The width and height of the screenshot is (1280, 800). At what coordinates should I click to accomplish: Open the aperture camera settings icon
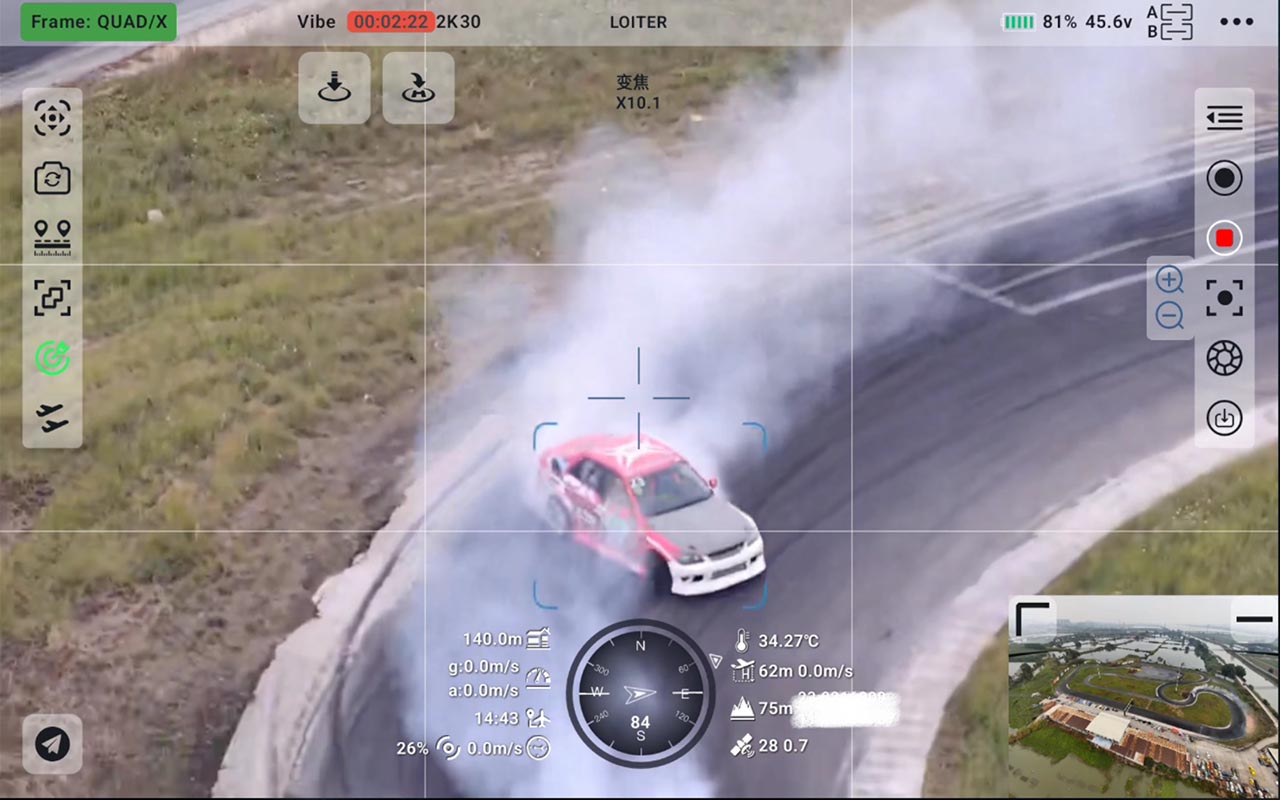pos(1224,358)
